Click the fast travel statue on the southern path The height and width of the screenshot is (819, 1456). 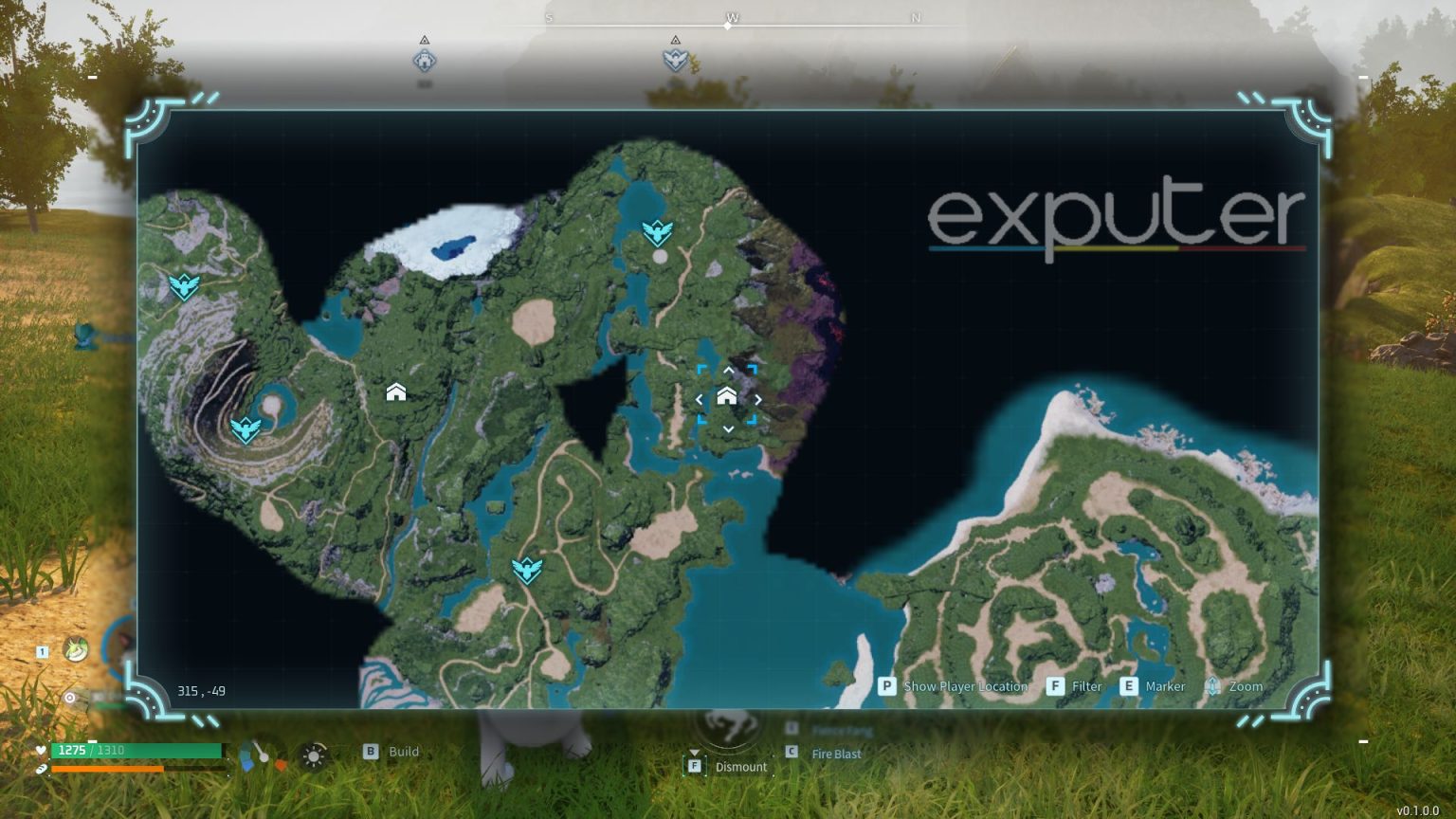527,569
